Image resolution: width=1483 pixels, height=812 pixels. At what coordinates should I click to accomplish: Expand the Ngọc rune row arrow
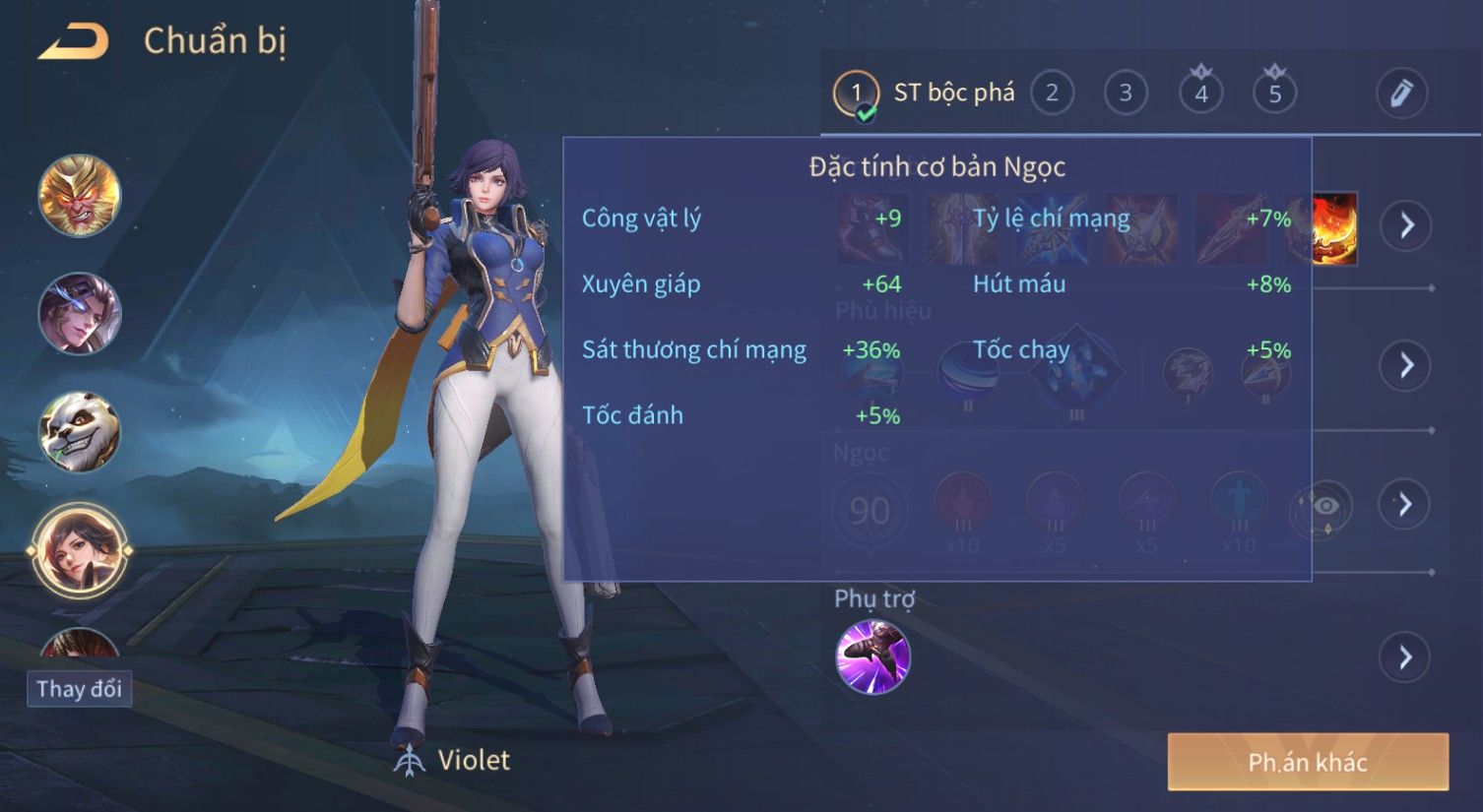(1406, 505)
